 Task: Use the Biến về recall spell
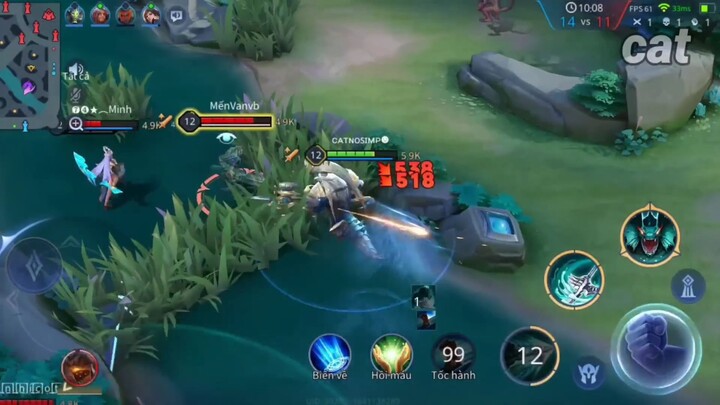329,353
